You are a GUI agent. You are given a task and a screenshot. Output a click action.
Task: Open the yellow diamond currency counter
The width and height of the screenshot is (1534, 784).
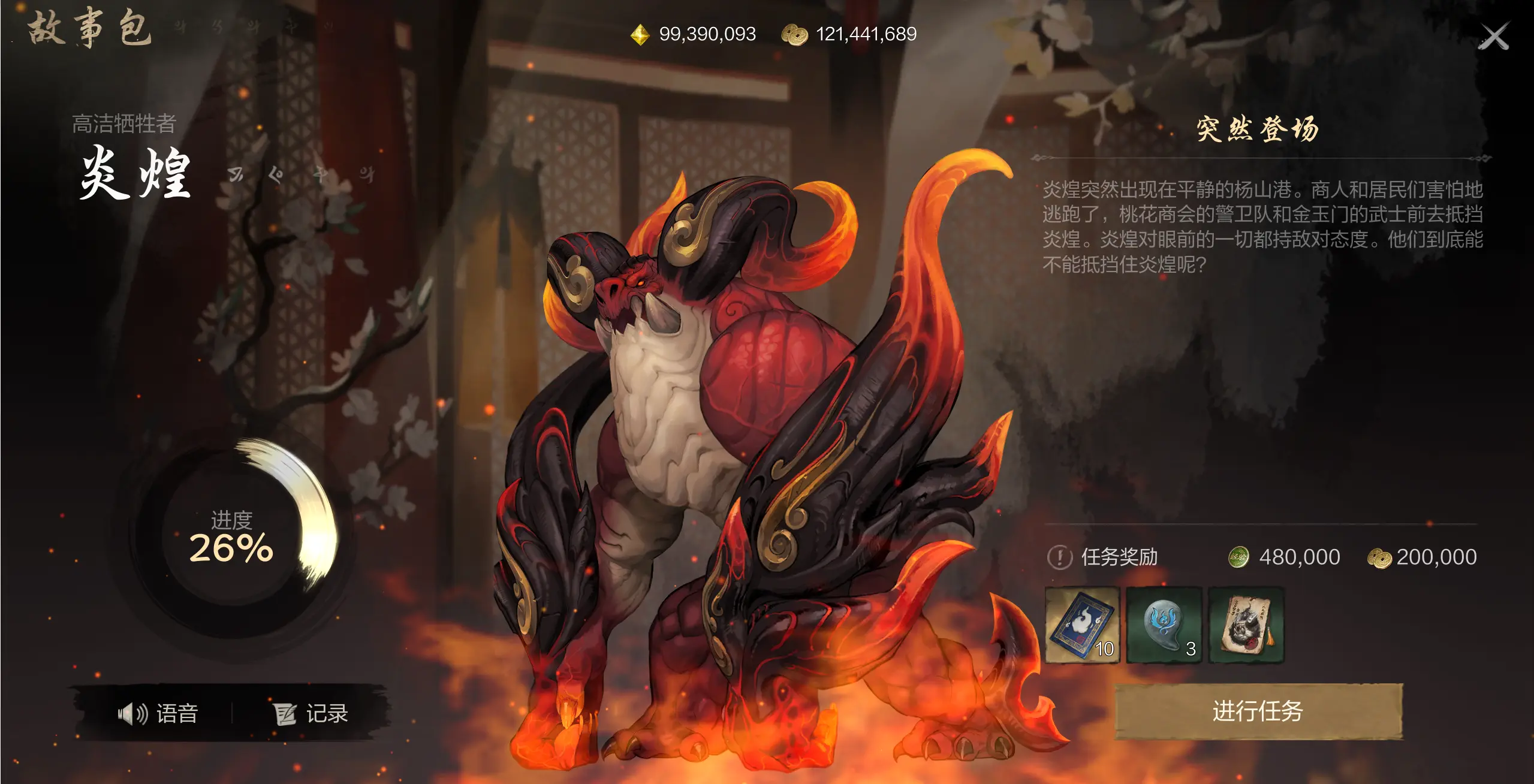(x=694, y=34)
